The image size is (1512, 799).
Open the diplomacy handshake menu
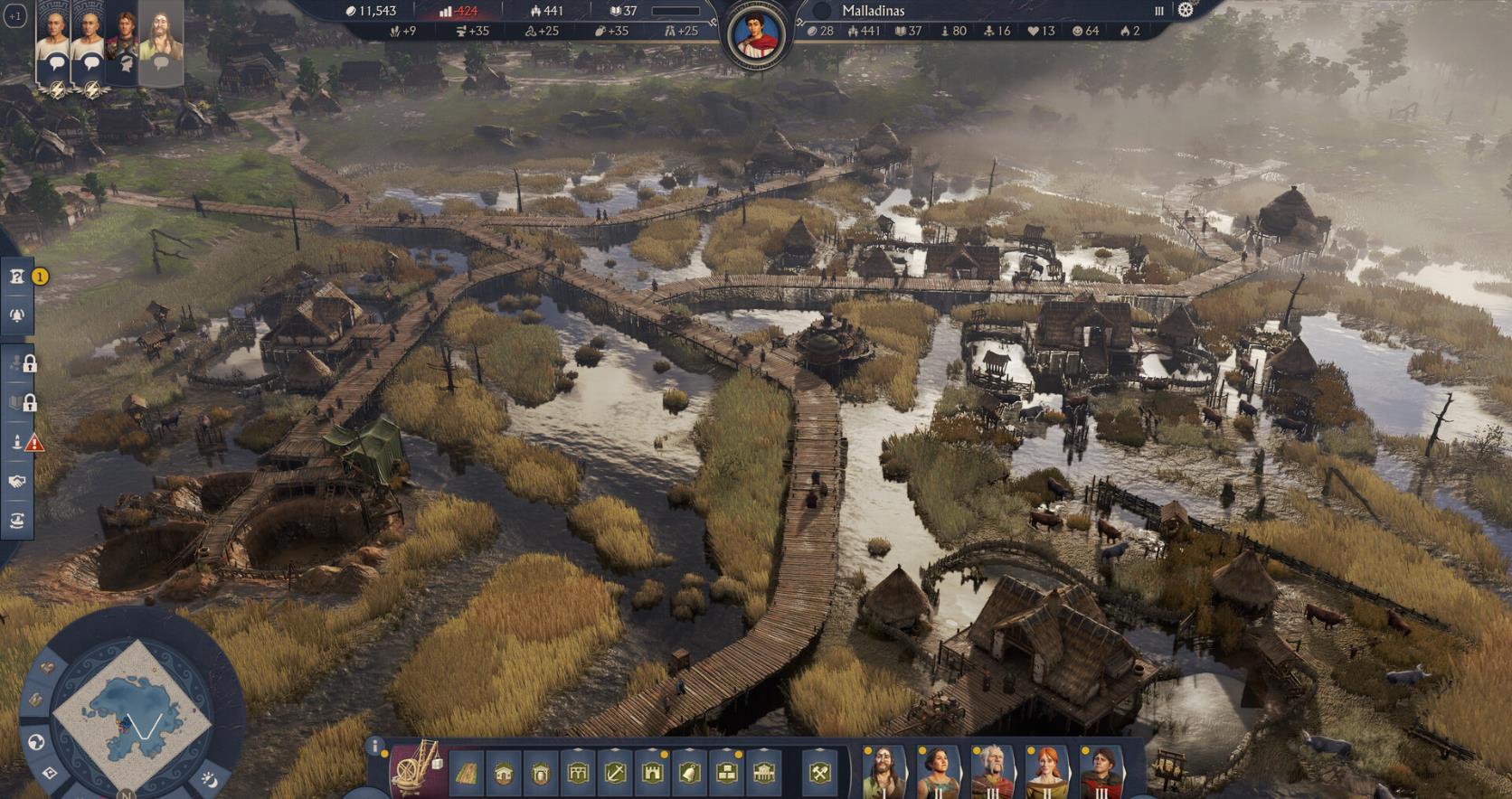pos(17,482)
